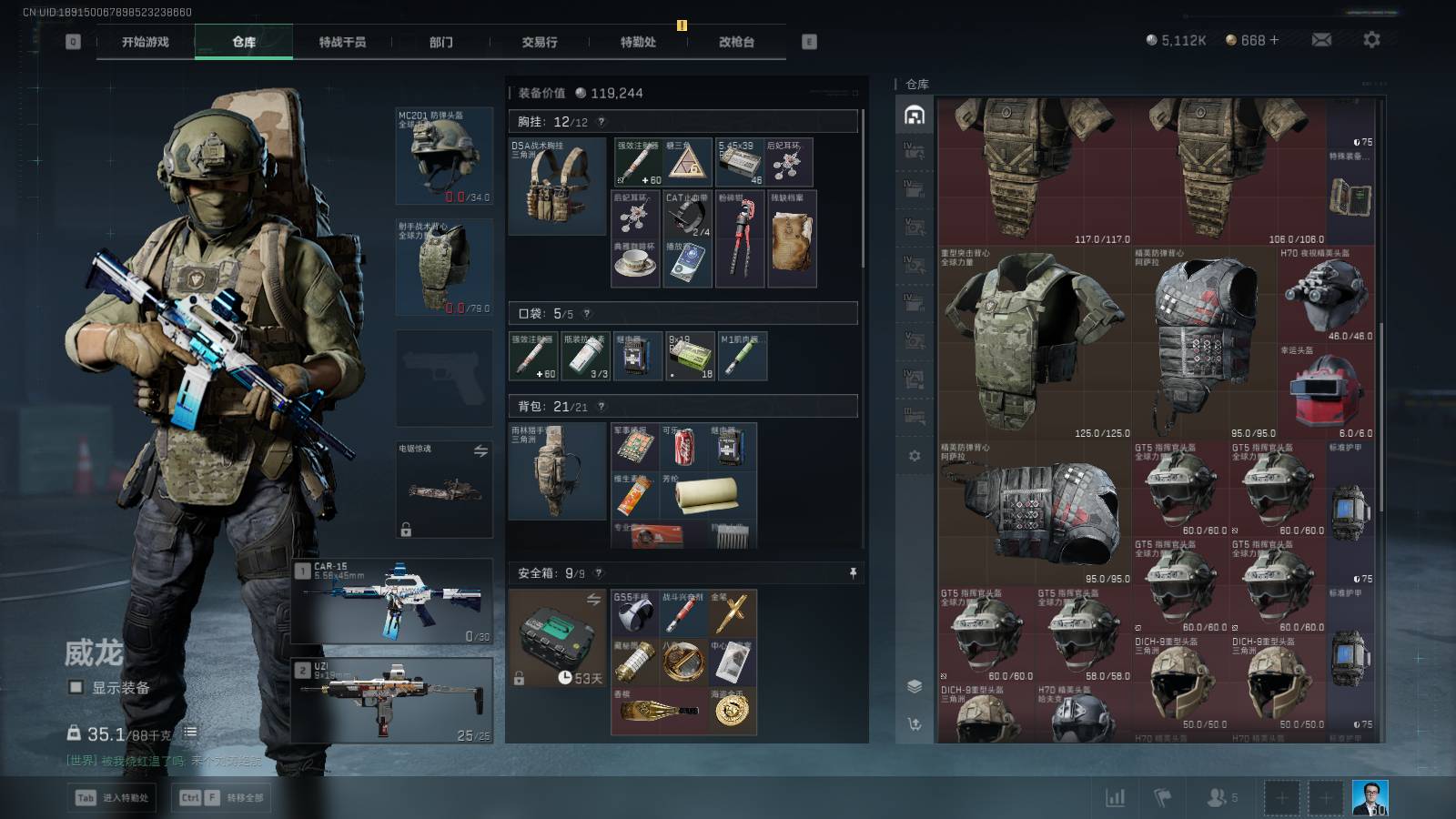The image size is (1456, 819).
Task: Select the CAR-15 primary weapon slot
Action: 393,602
